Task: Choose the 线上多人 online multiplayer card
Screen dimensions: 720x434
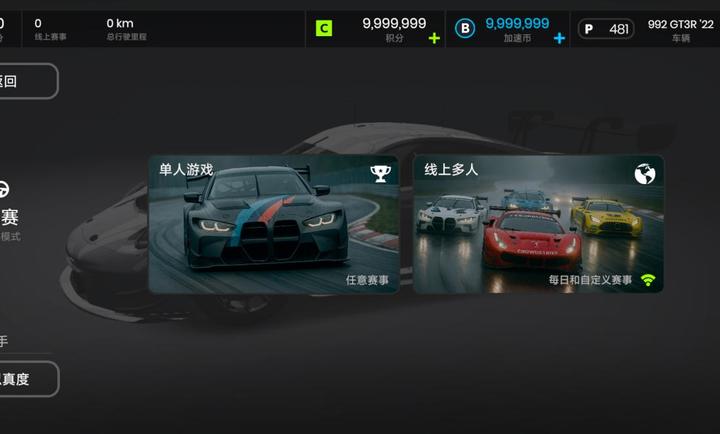Action: coord(538,224)
